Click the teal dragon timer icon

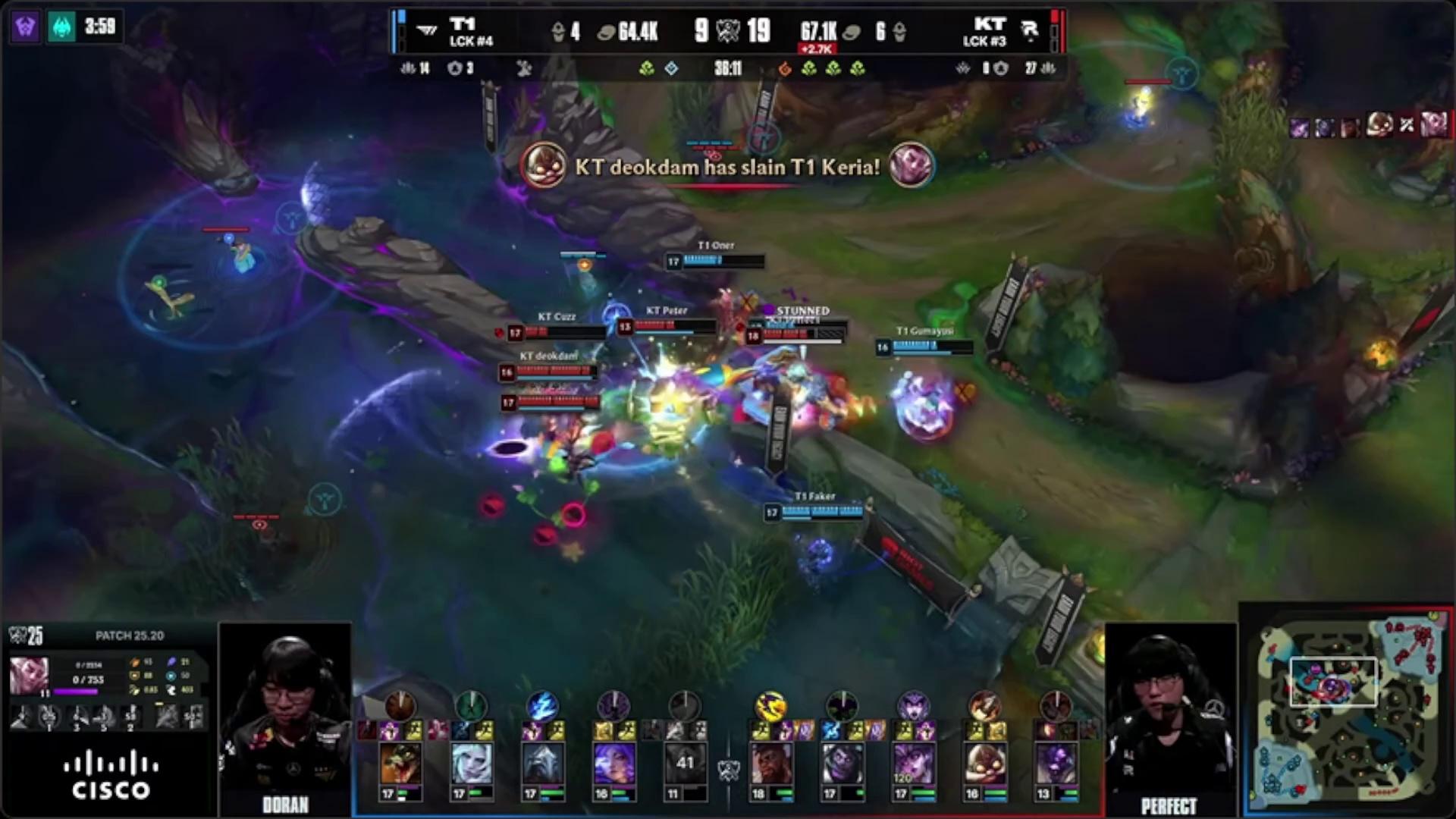pos(62,27)
